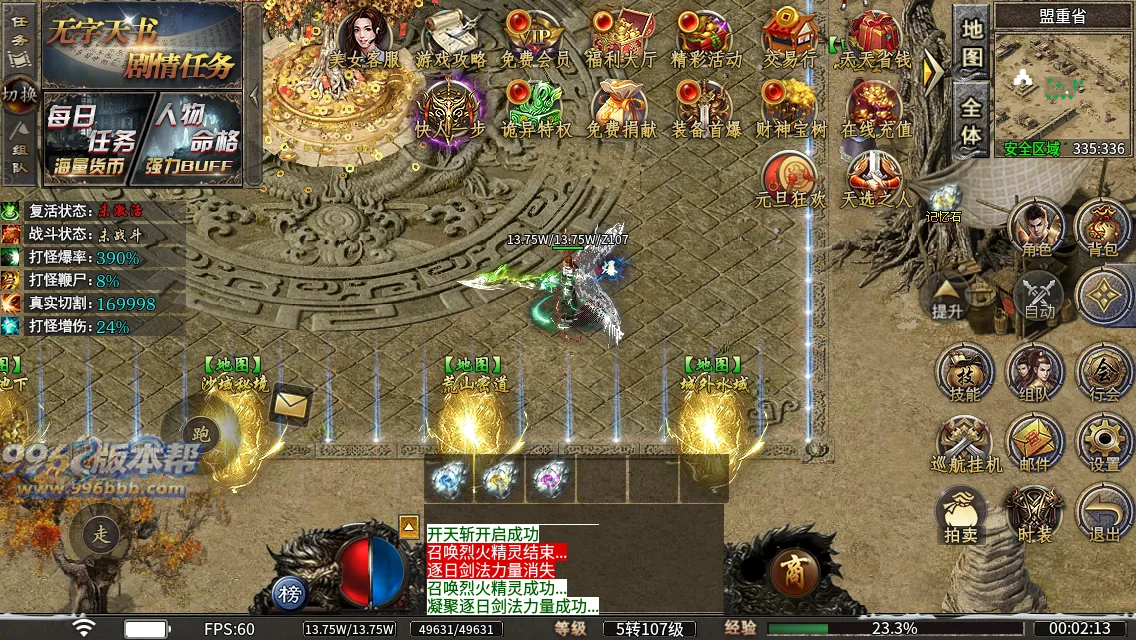1136x640 pixels.
Task: Open the 背包 backpack
Action: [1103, 226]
